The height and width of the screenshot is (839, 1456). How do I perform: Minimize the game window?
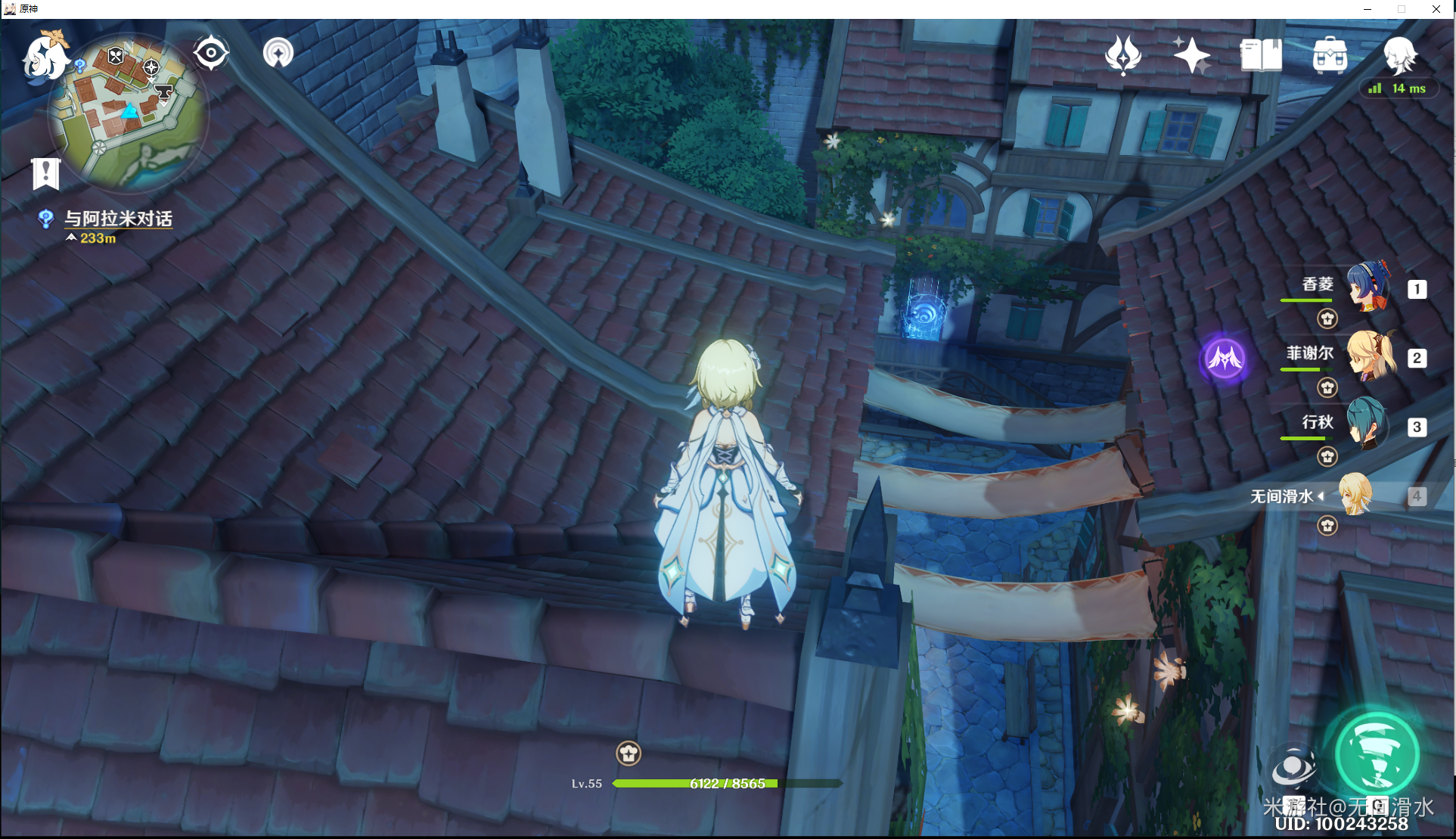[x=1368, y=9]
